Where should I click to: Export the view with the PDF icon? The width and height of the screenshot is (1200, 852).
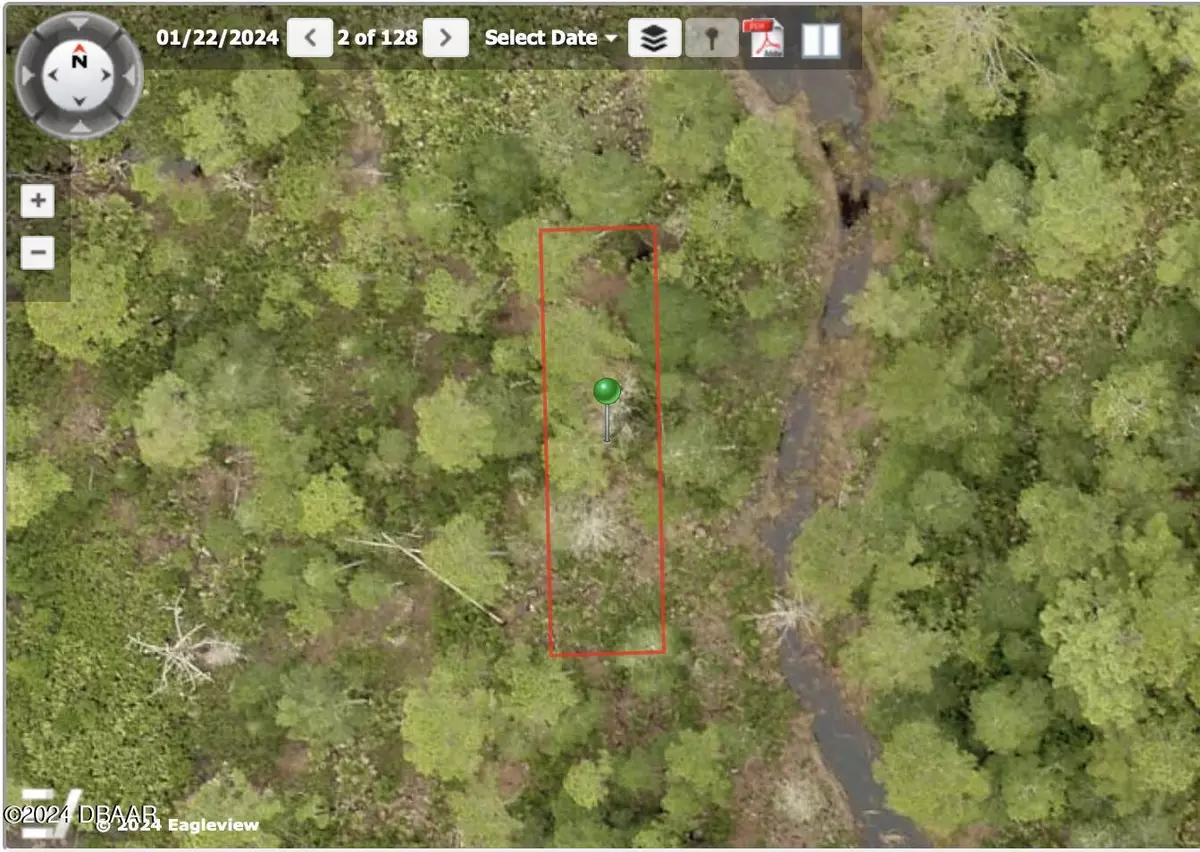tap(766, 38)
